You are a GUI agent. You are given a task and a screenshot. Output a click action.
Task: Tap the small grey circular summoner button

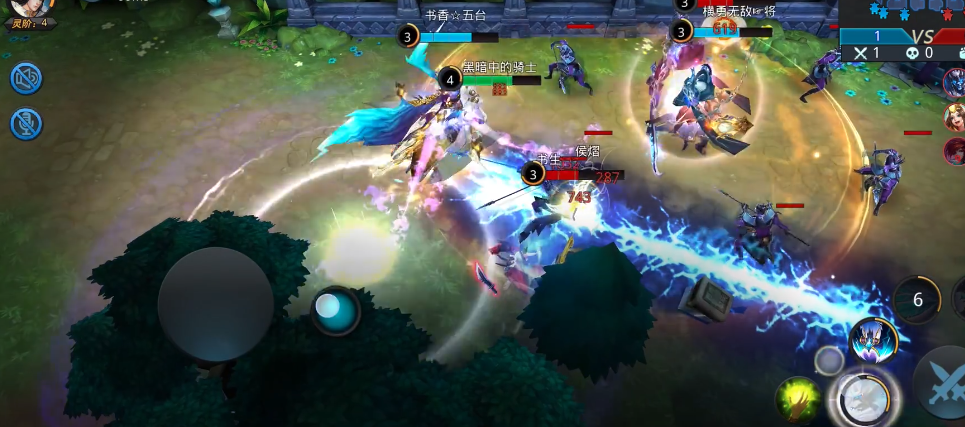tap(828, 360)
